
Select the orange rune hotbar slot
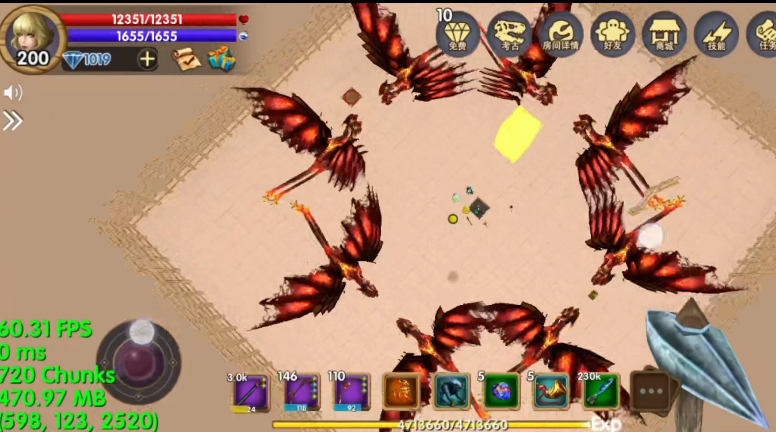(x=402, y=392)
